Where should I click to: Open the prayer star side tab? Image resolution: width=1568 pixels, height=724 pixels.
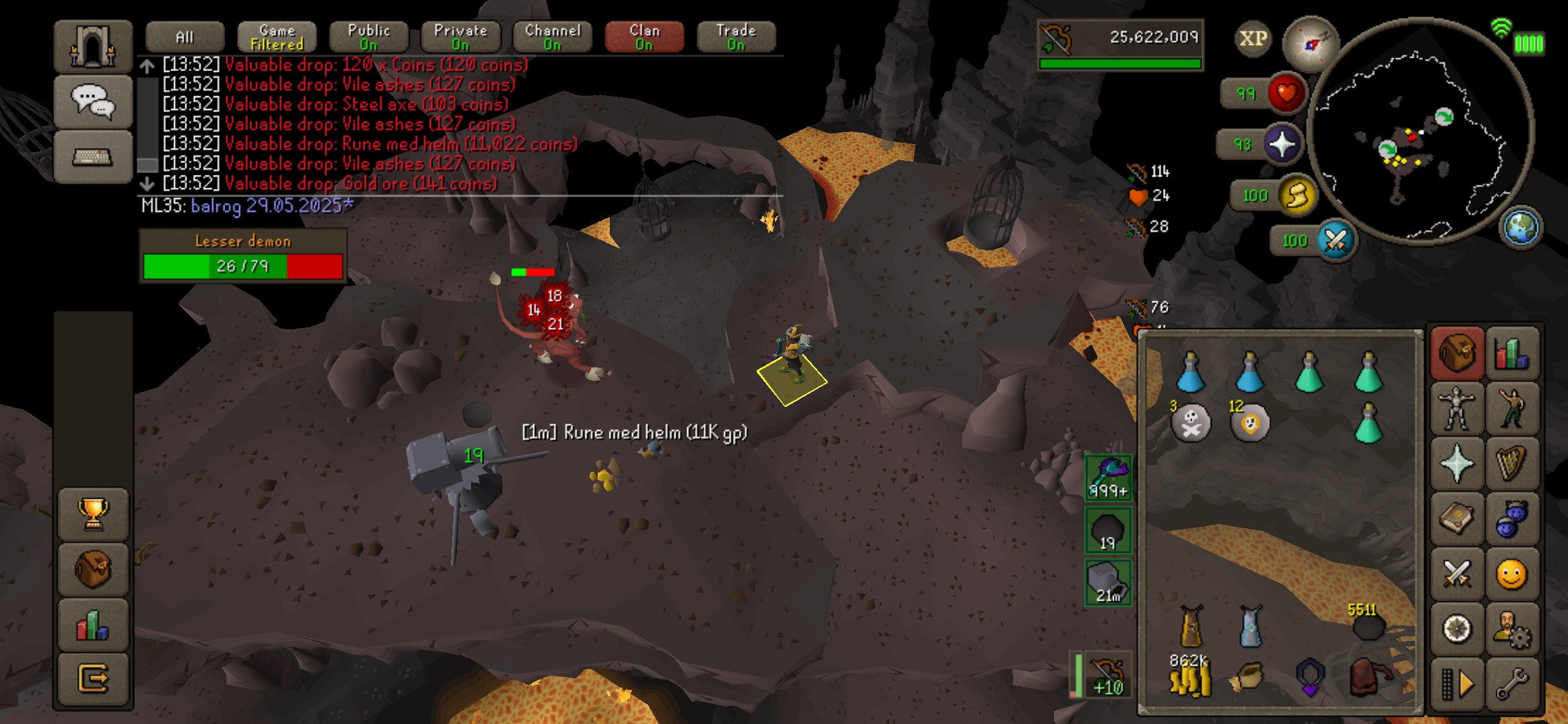(x=1456, y=464)
